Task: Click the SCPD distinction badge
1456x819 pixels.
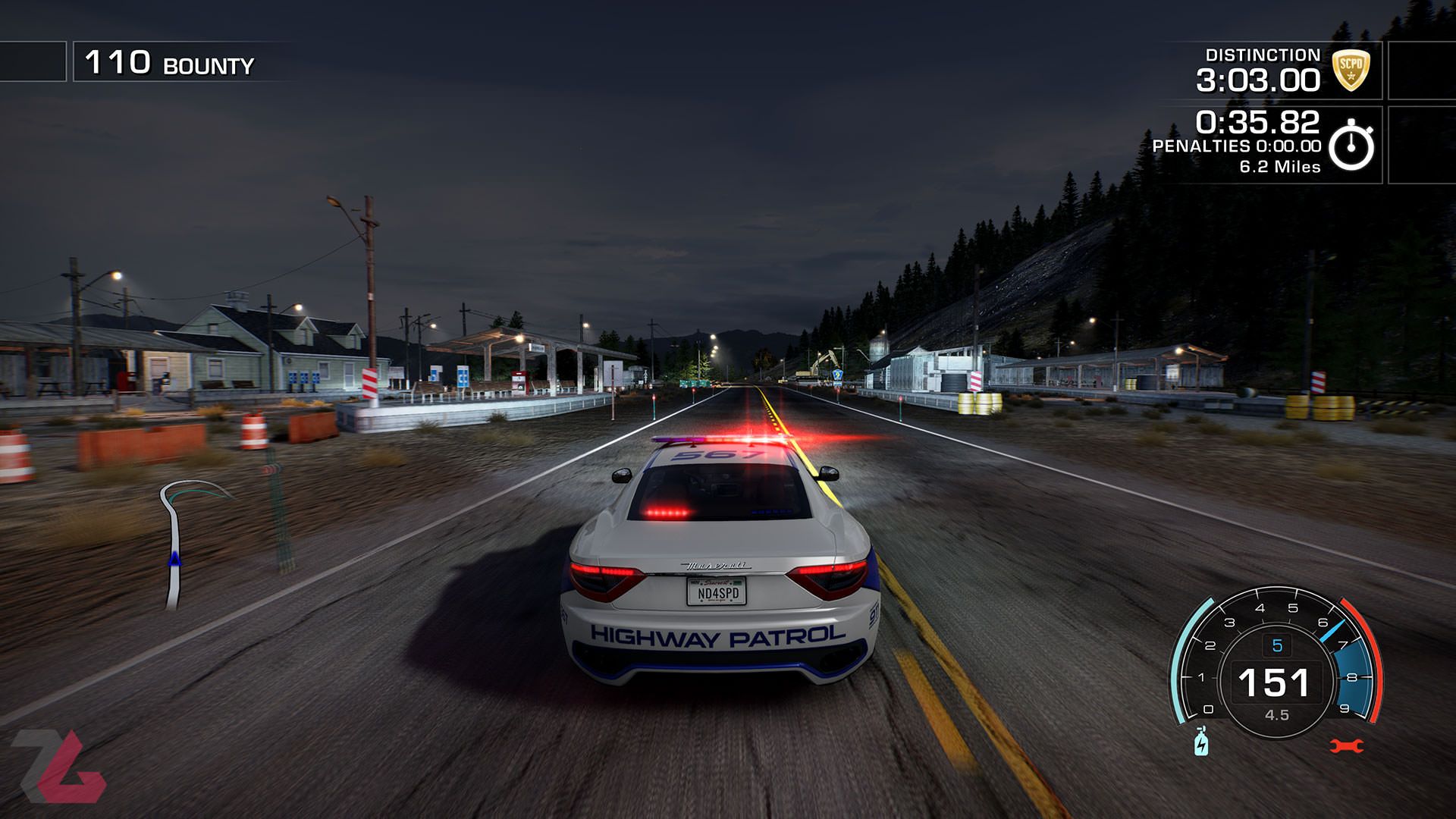Action: [1351, 71]
